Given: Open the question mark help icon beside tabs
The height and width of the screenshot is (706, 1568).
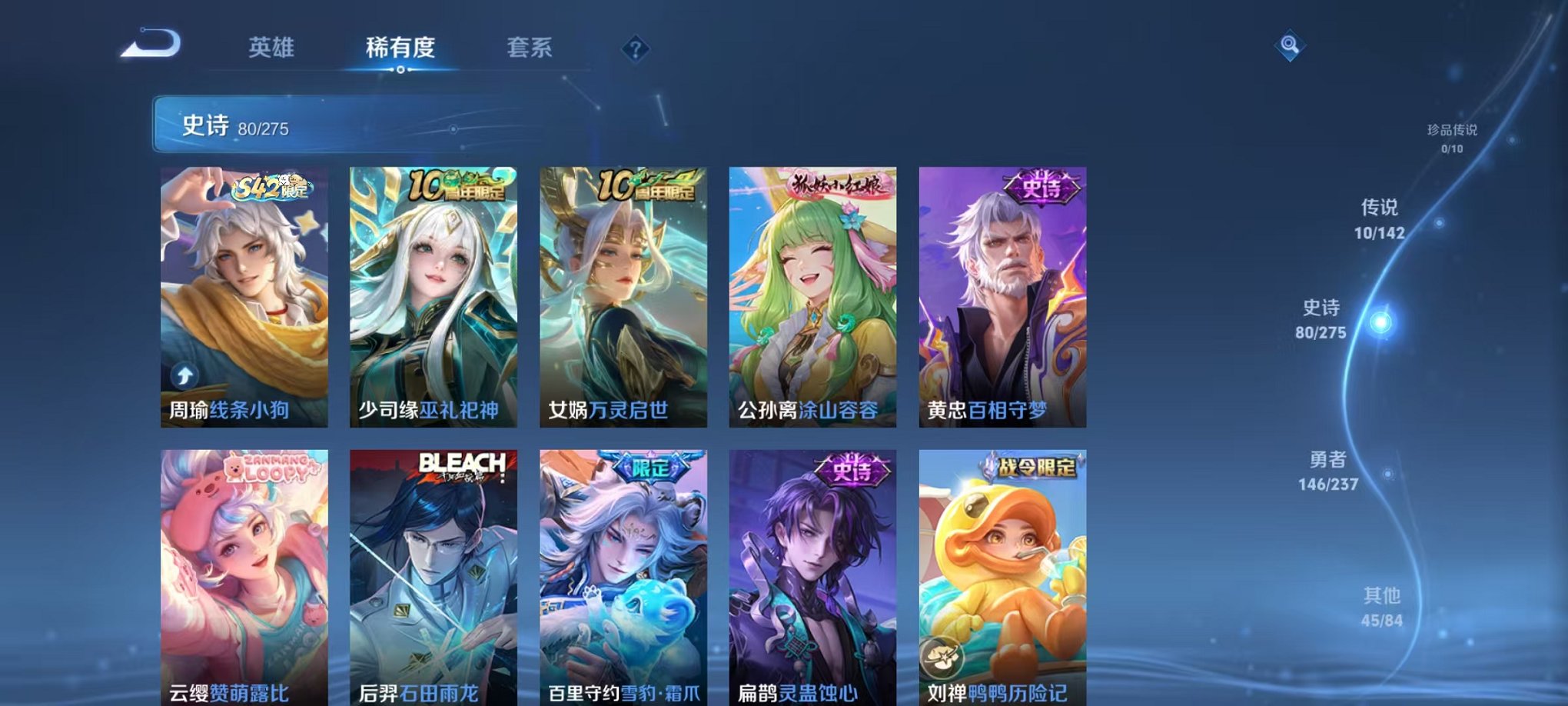Looking at the screenshot, I should 633,49.
